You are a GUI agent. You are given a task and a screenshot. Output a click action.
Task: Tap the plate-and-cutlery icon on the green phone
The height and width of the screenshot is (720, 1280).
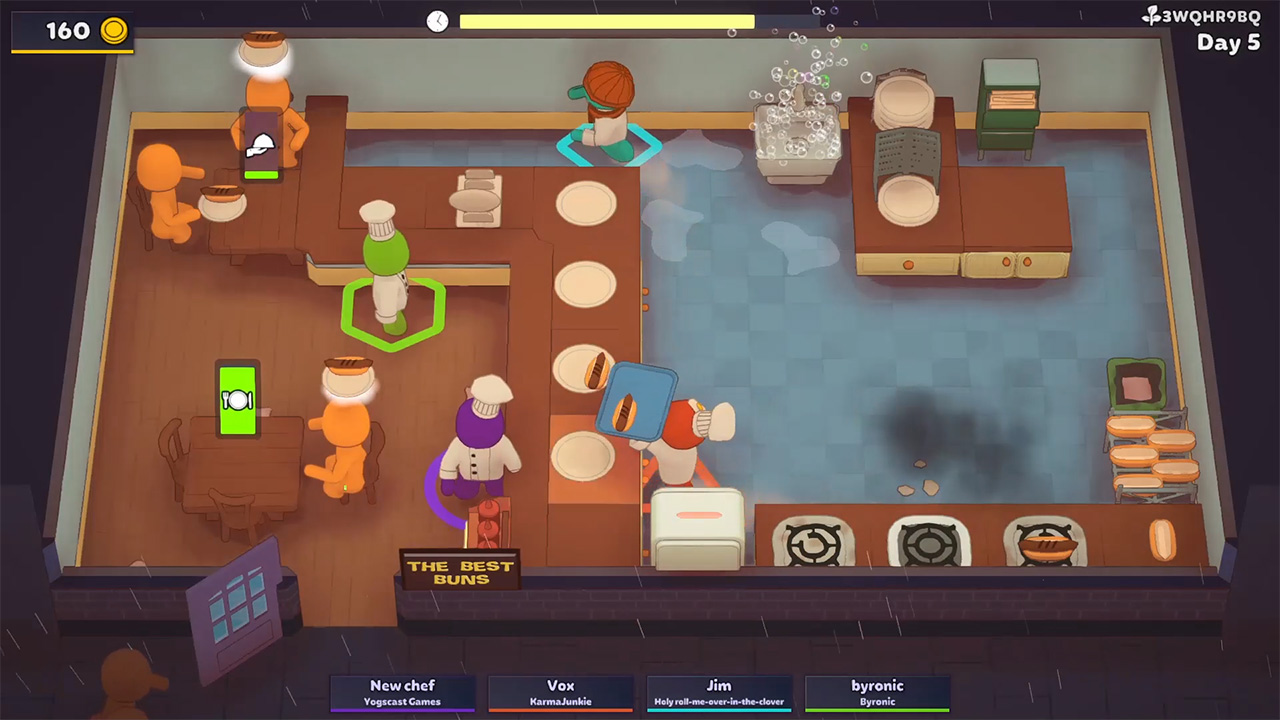tap(238, 399)
